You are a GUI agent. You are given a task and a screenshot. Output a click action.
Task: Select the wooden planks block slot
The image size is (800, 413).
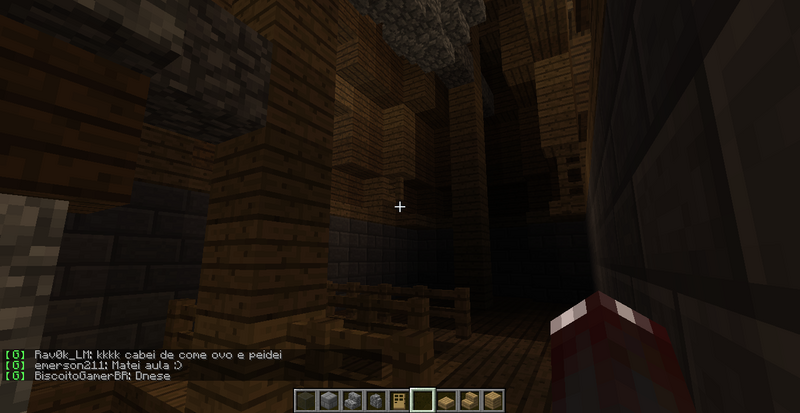[x=493, y=401]
